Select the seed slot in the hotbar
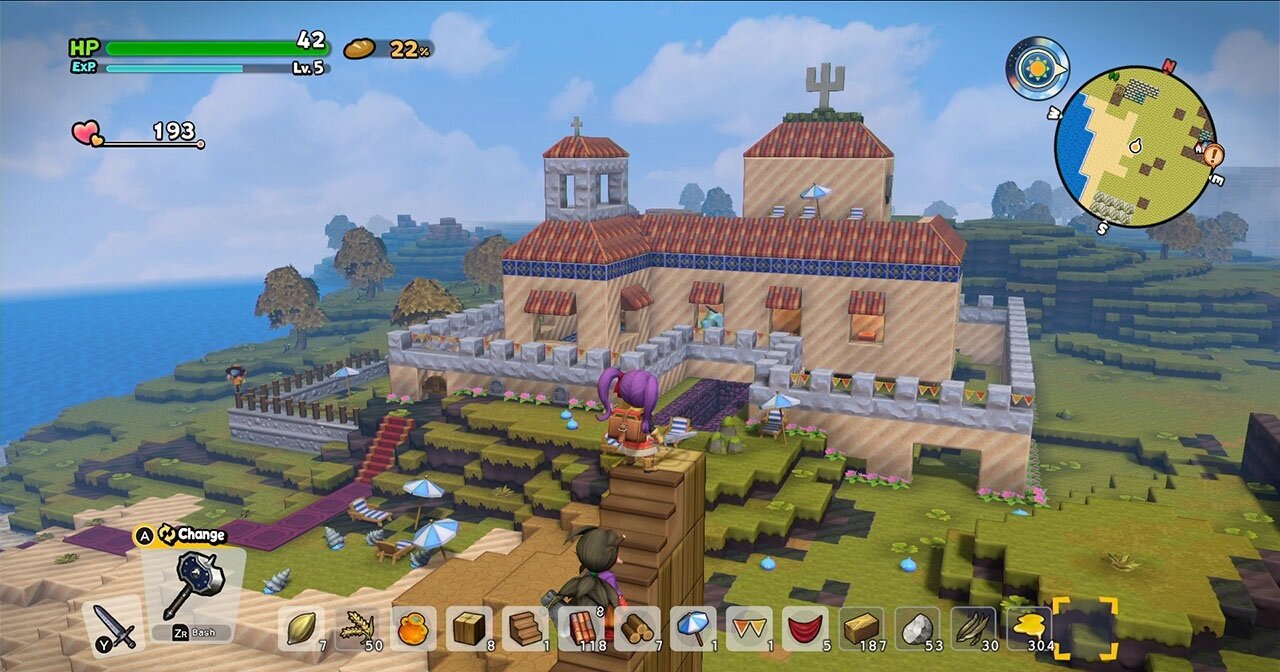Image resolution: width=1280 pixels, height=672 pixels. tap(301, 628)
